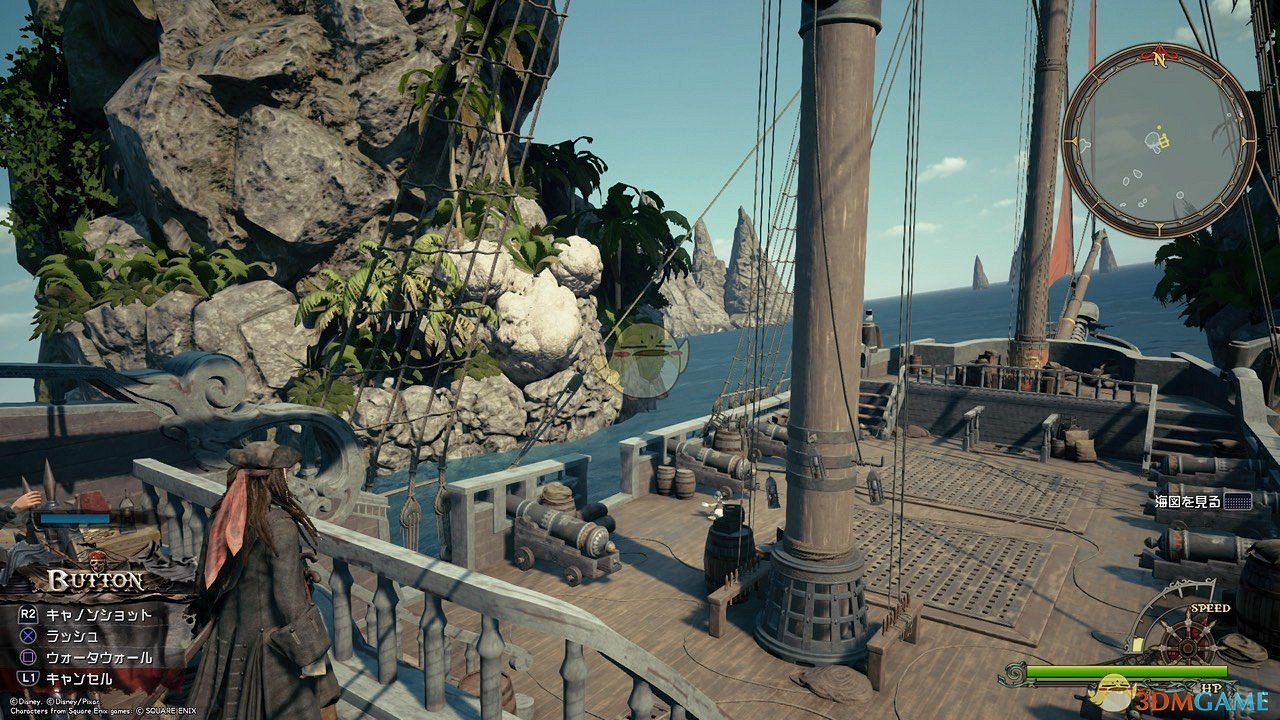This screenshot has width=1280, height=720.
Task: Open the circular compass minimap
Action: coord(1158,141)
